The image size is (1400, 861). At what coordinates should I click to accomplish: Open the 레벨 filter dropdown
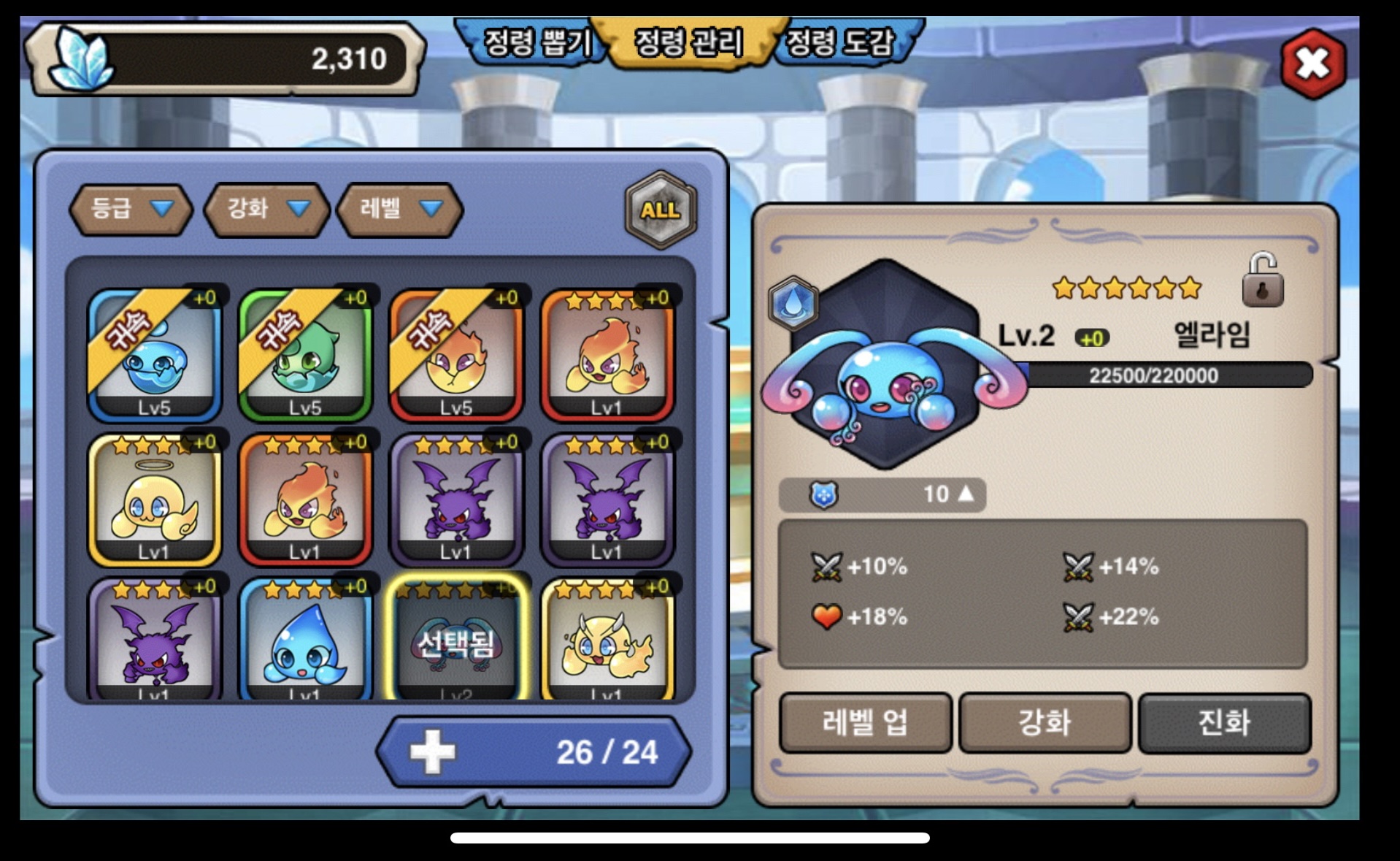point(400,210)
